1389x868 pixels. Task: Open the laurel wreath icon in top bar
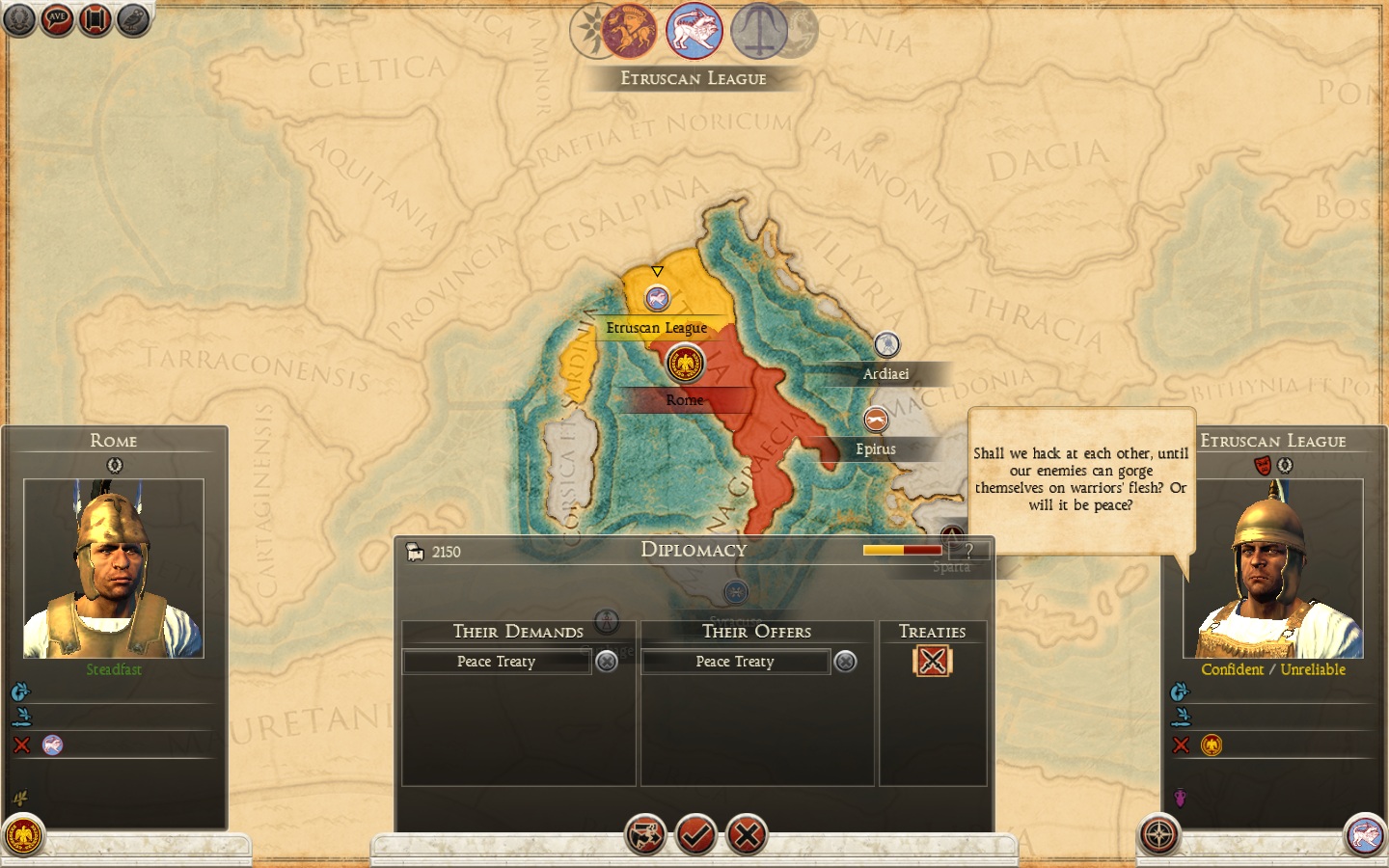click(18, 19)
